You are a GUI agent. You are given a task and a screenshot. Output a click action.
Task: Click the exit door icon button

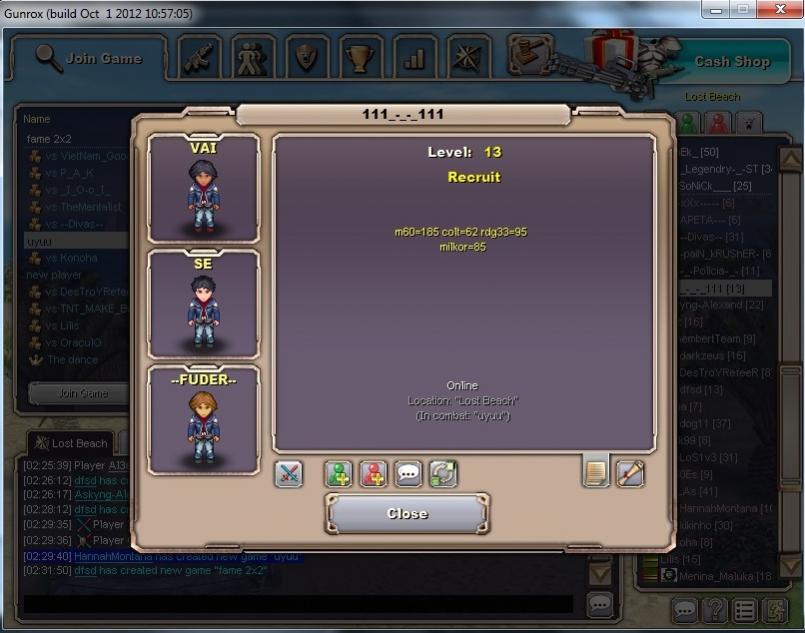point(776,610)
